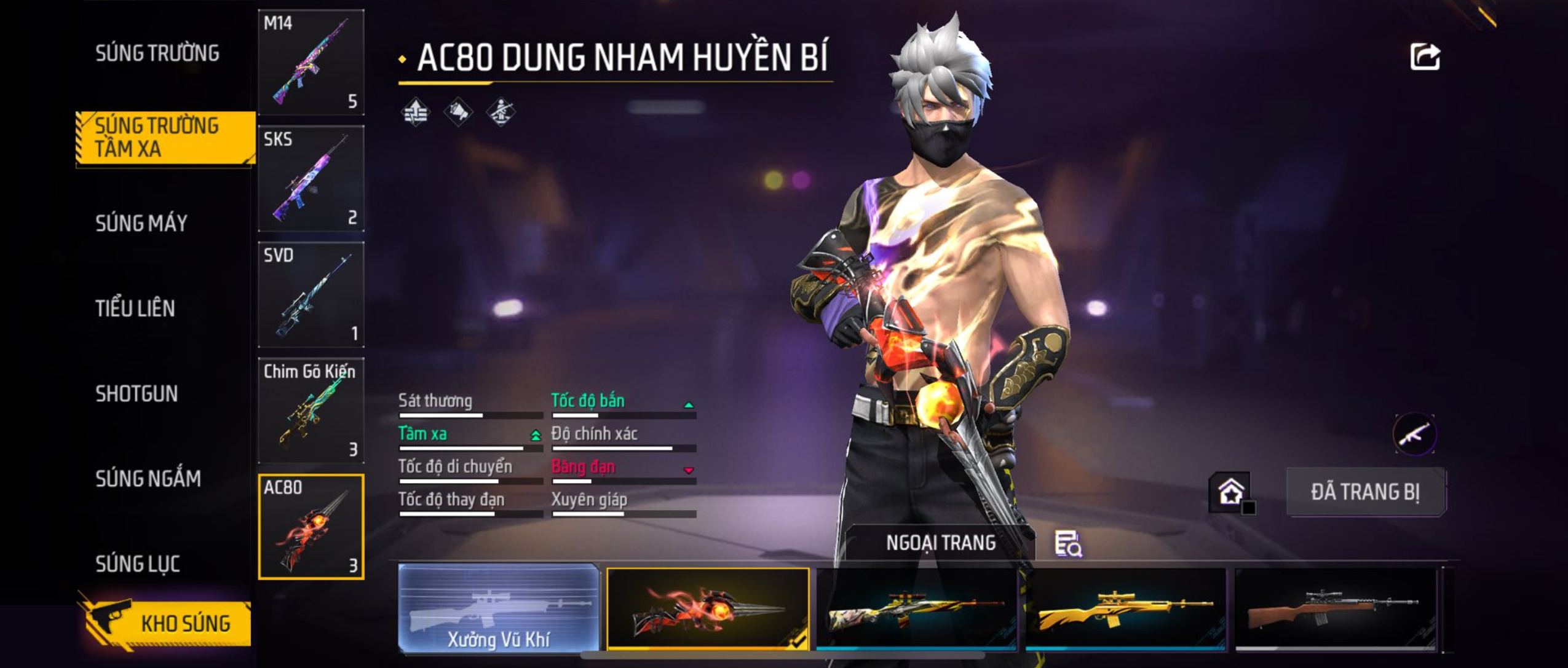Choose the default wooden AC80 skin
This screenshot has height=668, width=1568.
[1336, 608]
